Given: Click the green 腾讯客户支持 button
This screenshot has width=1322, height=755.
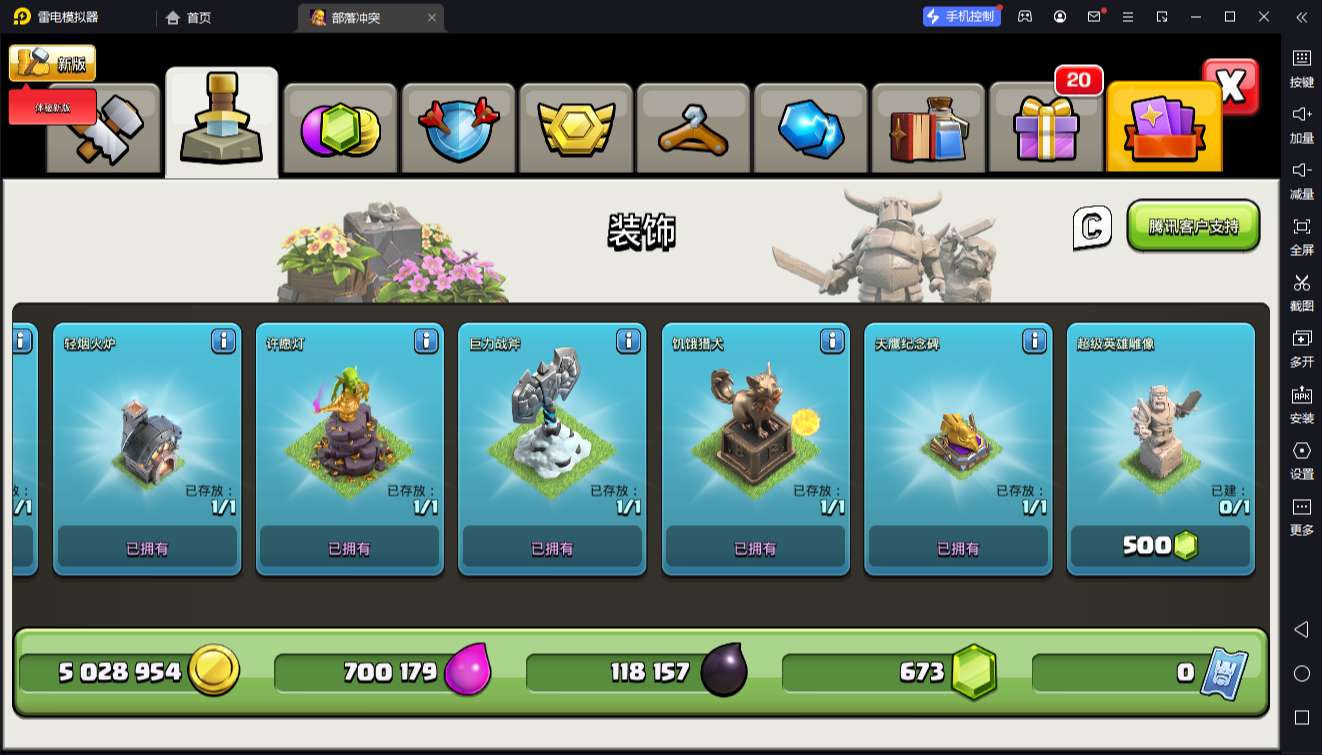Looking at the screenshot, I should click(1193, 226).
